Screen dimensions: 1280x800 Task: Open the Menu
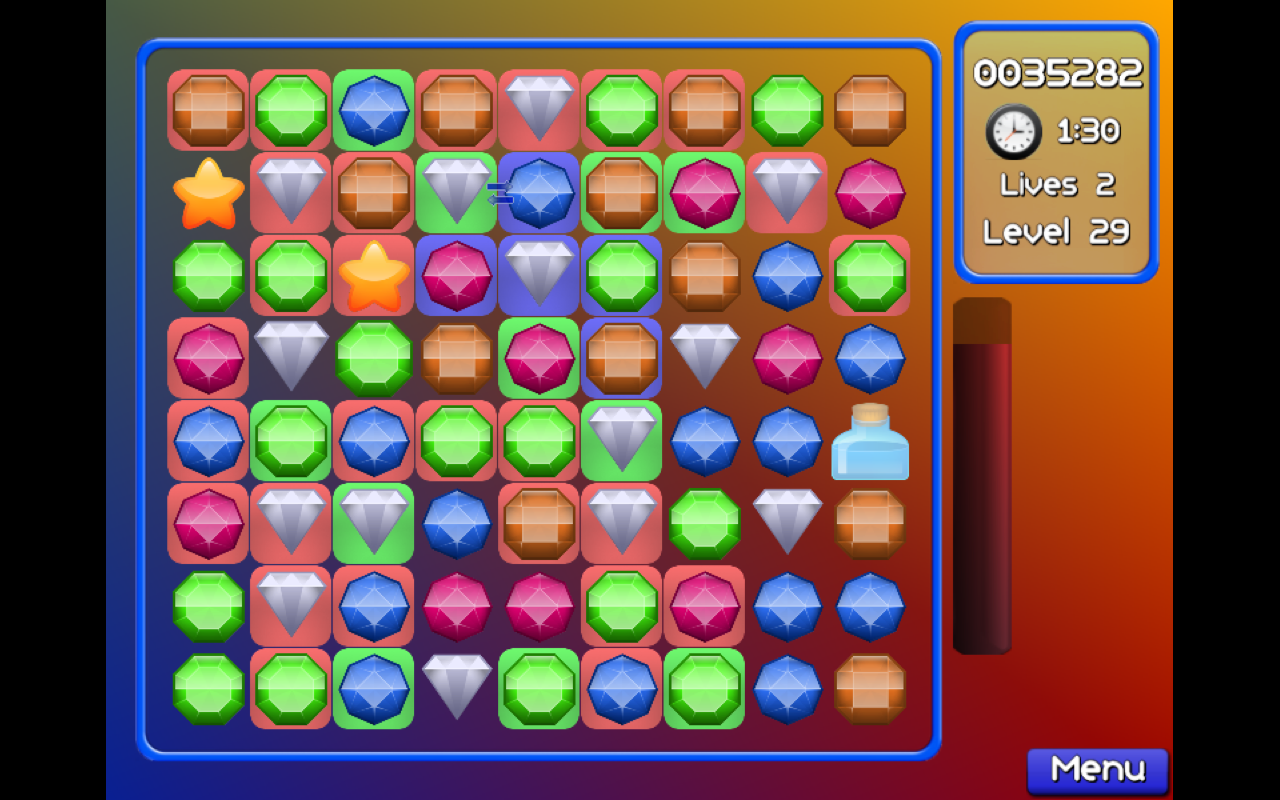point(1097,768)
